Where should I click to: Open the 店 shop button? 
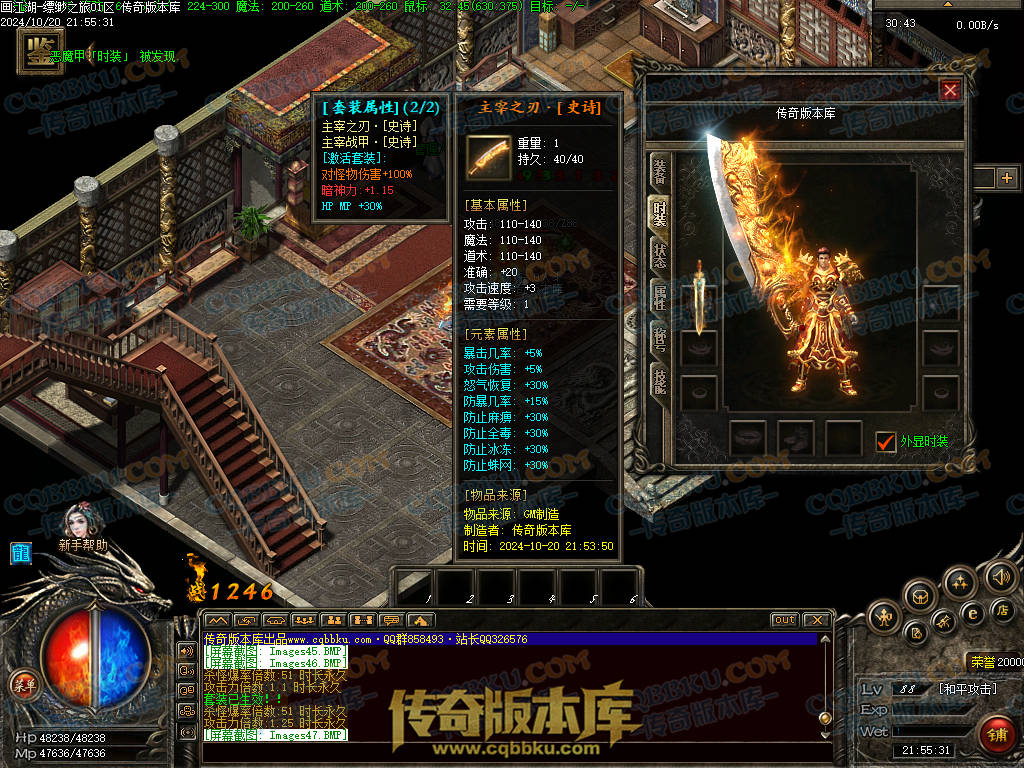[x=1001, y=609]
